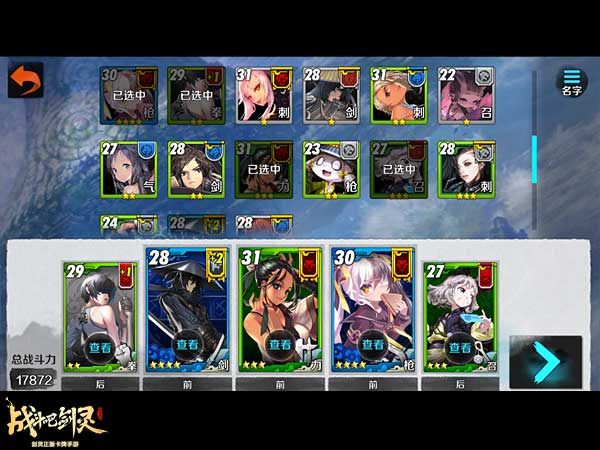Viewport: 600px width, 450px height.
Task: Pick the blonde level 31 刺 card
Action: [399, 96]
